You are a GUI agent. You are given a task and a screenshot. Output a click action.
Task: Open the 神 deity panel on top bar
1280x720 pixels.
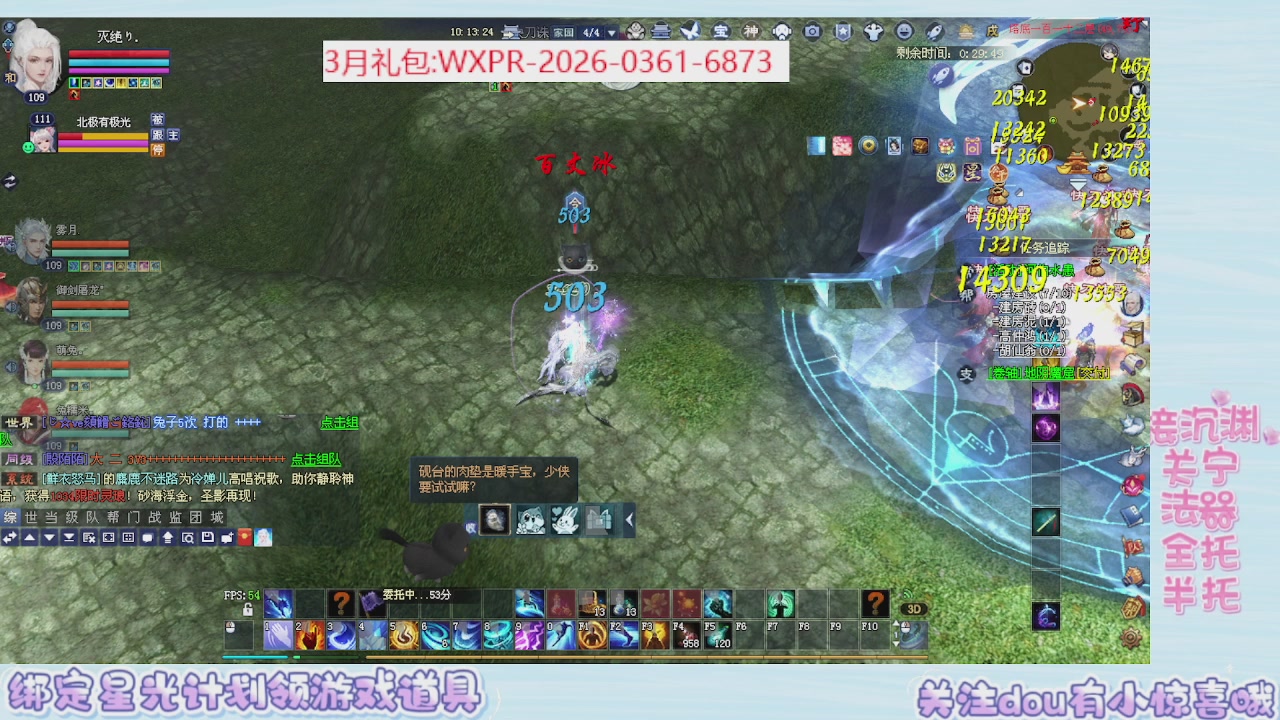tap(751, 31)
